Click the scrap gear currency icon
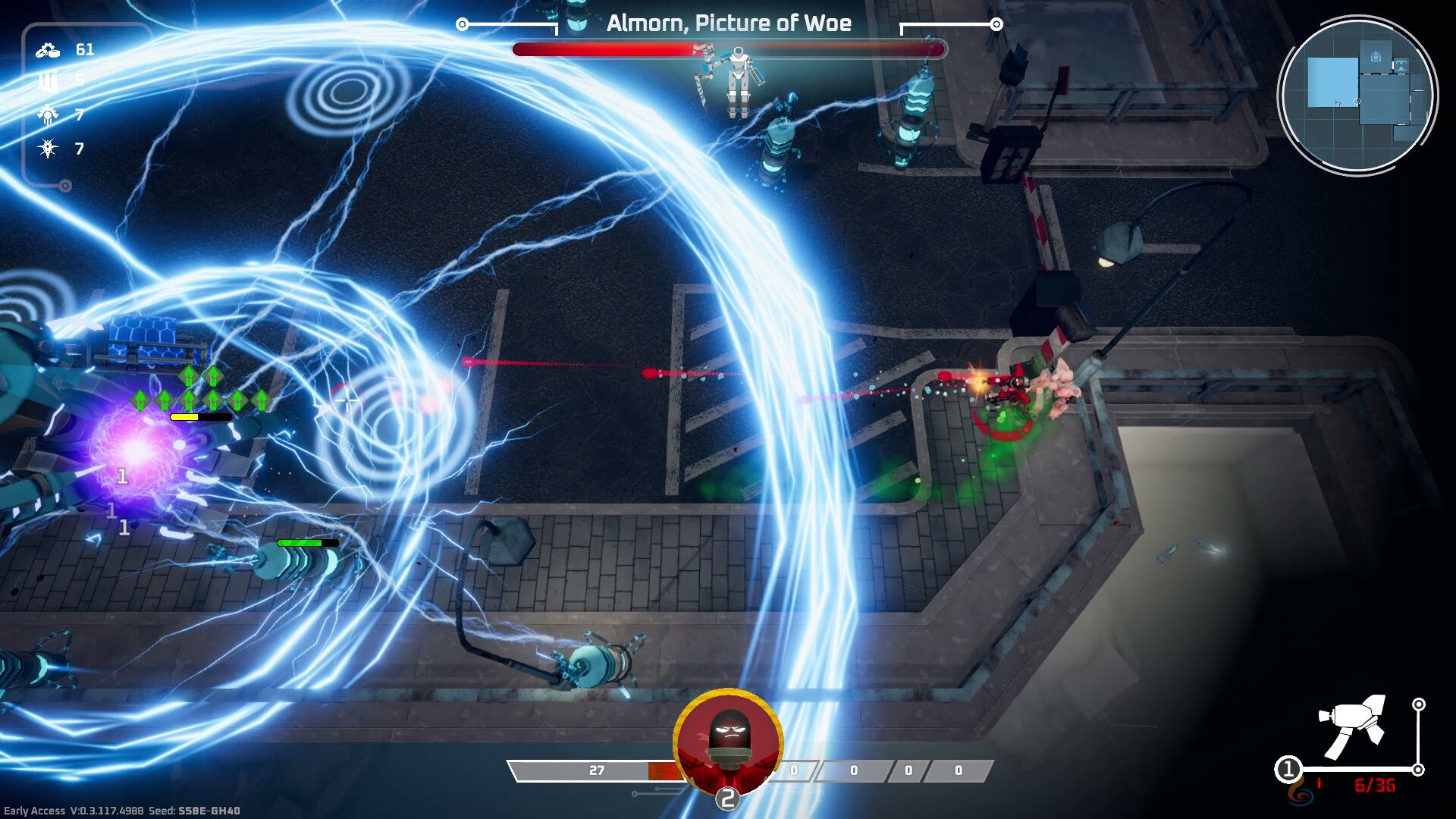The image size is (1456, 819). pos(48,50)
